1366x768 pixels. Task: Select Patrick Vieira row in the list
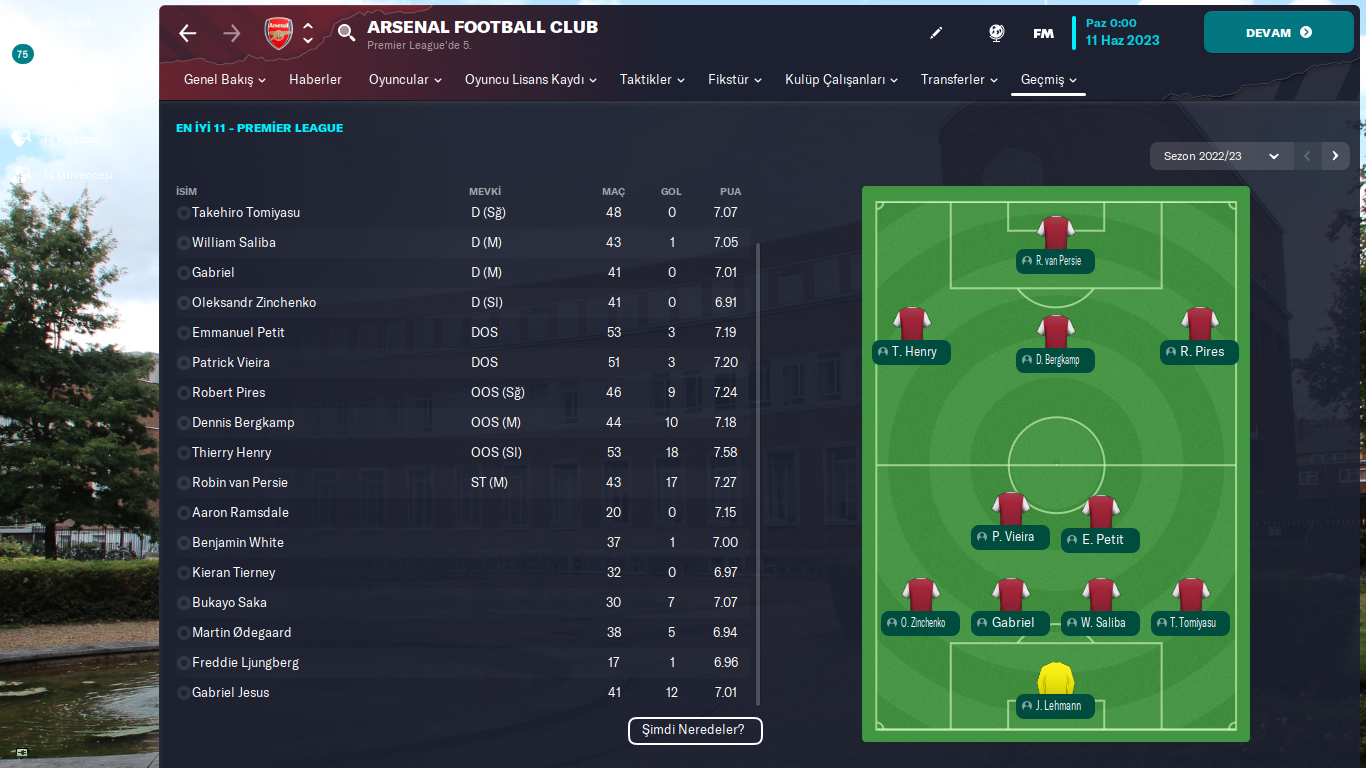point(230,363)
